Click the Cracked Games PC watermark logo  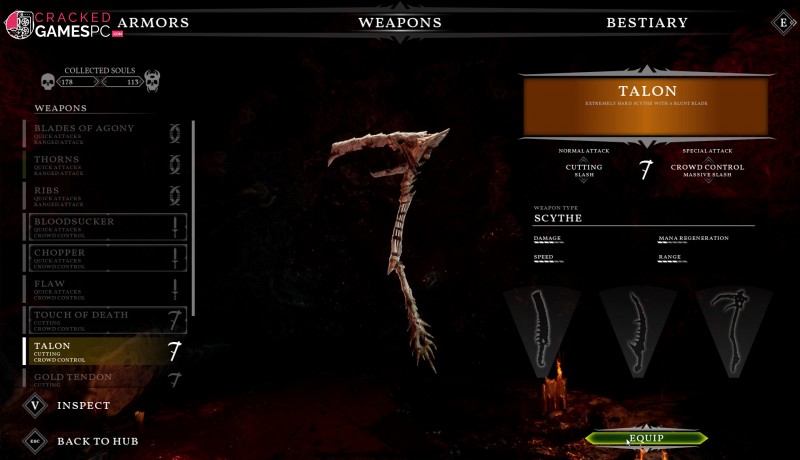60,24
